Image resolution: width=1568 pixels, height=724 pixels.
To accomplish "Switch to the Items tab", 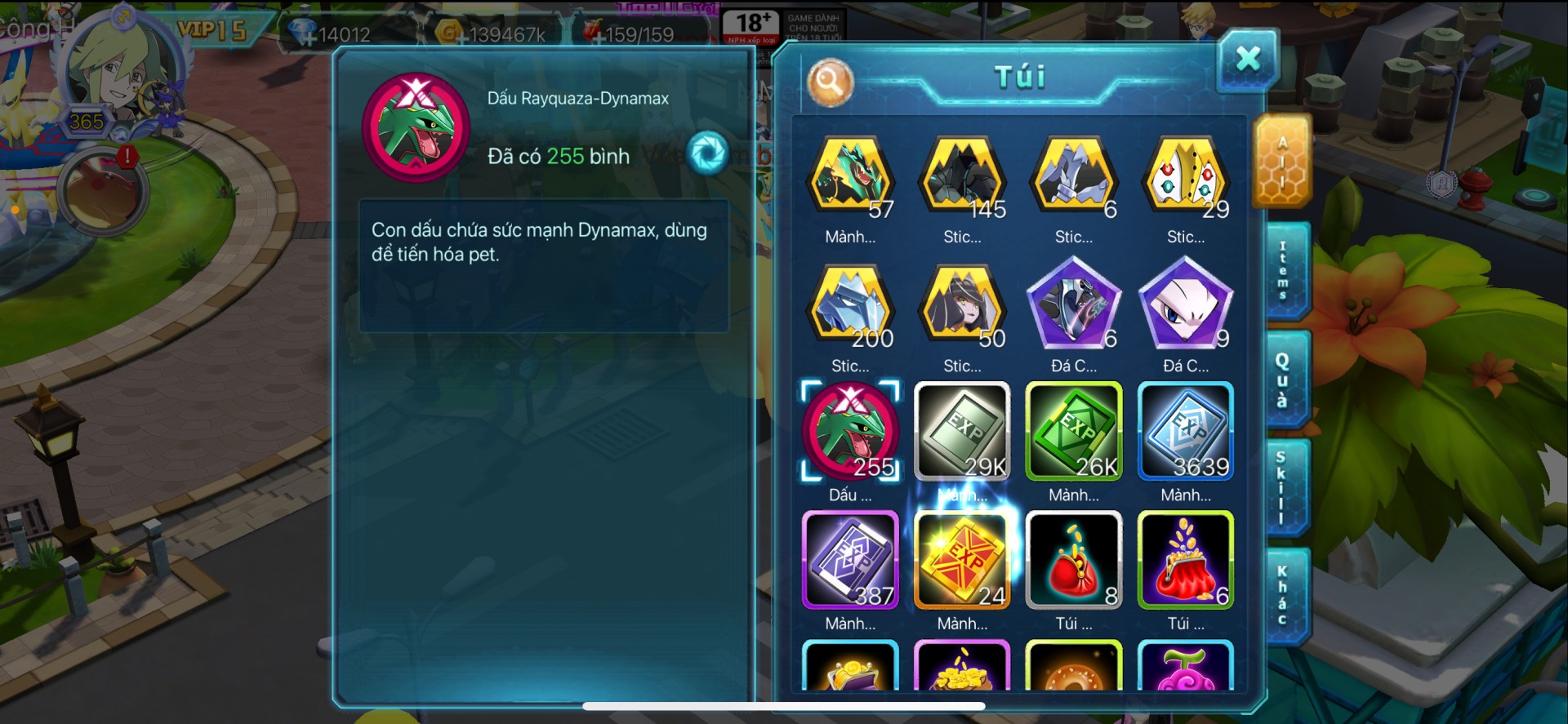I will (x=1284, y=270).
